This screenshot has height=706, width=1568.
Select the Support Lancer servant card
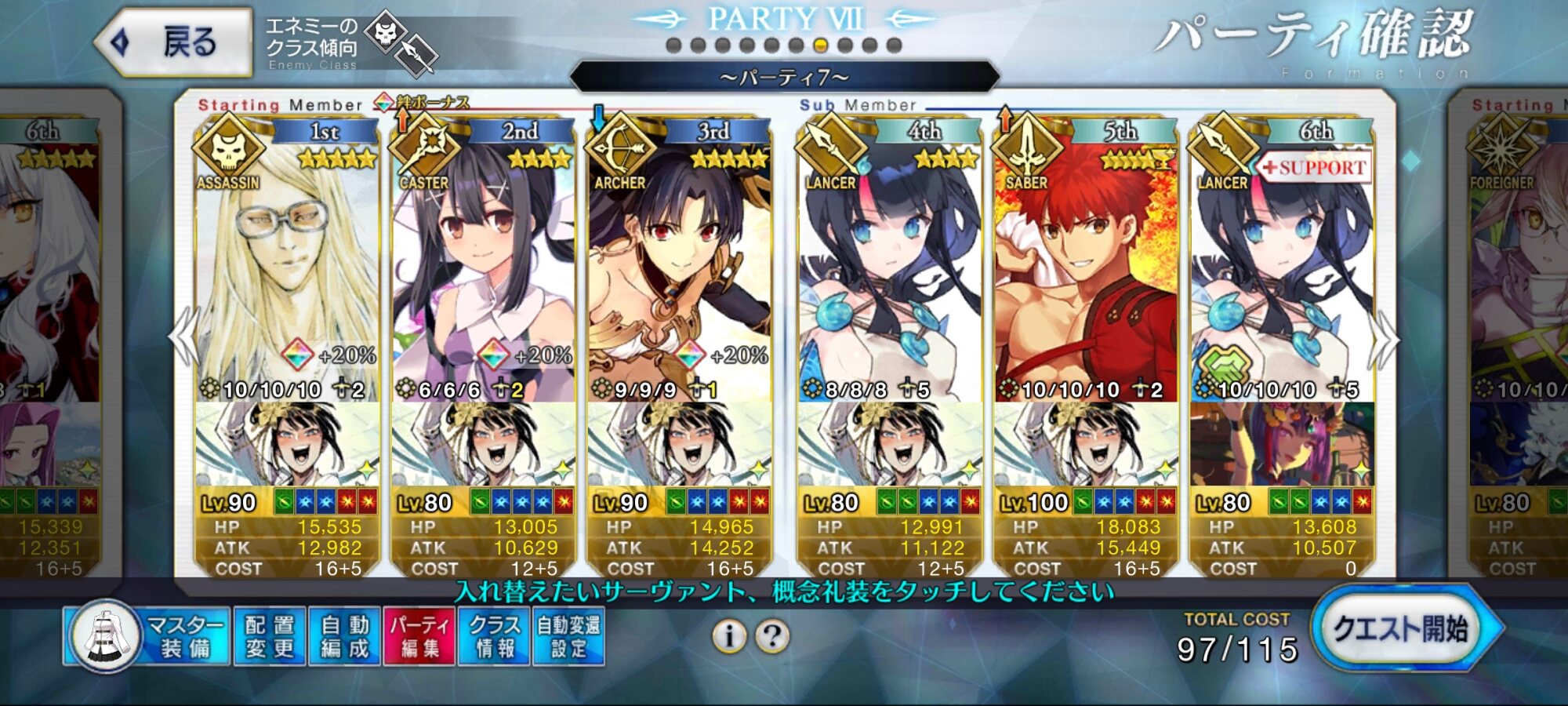click(x=1282, y=267)
